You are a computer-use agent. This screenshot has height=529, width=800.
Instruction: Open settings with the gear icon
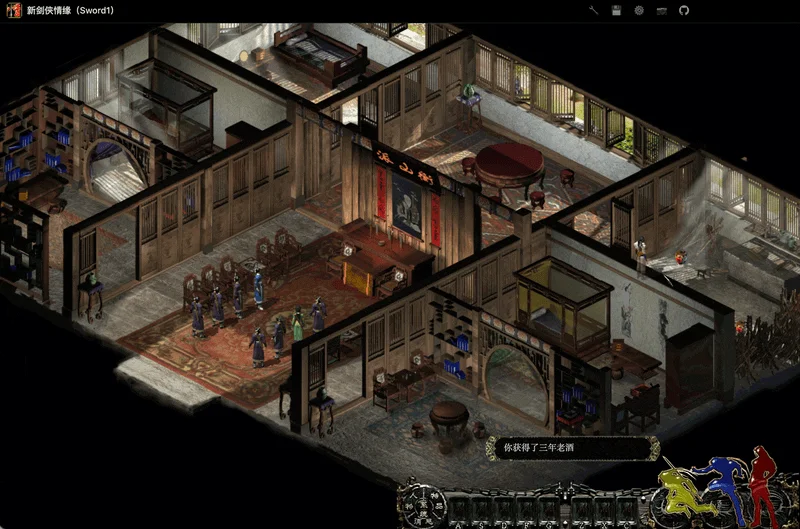pos(638,10)
